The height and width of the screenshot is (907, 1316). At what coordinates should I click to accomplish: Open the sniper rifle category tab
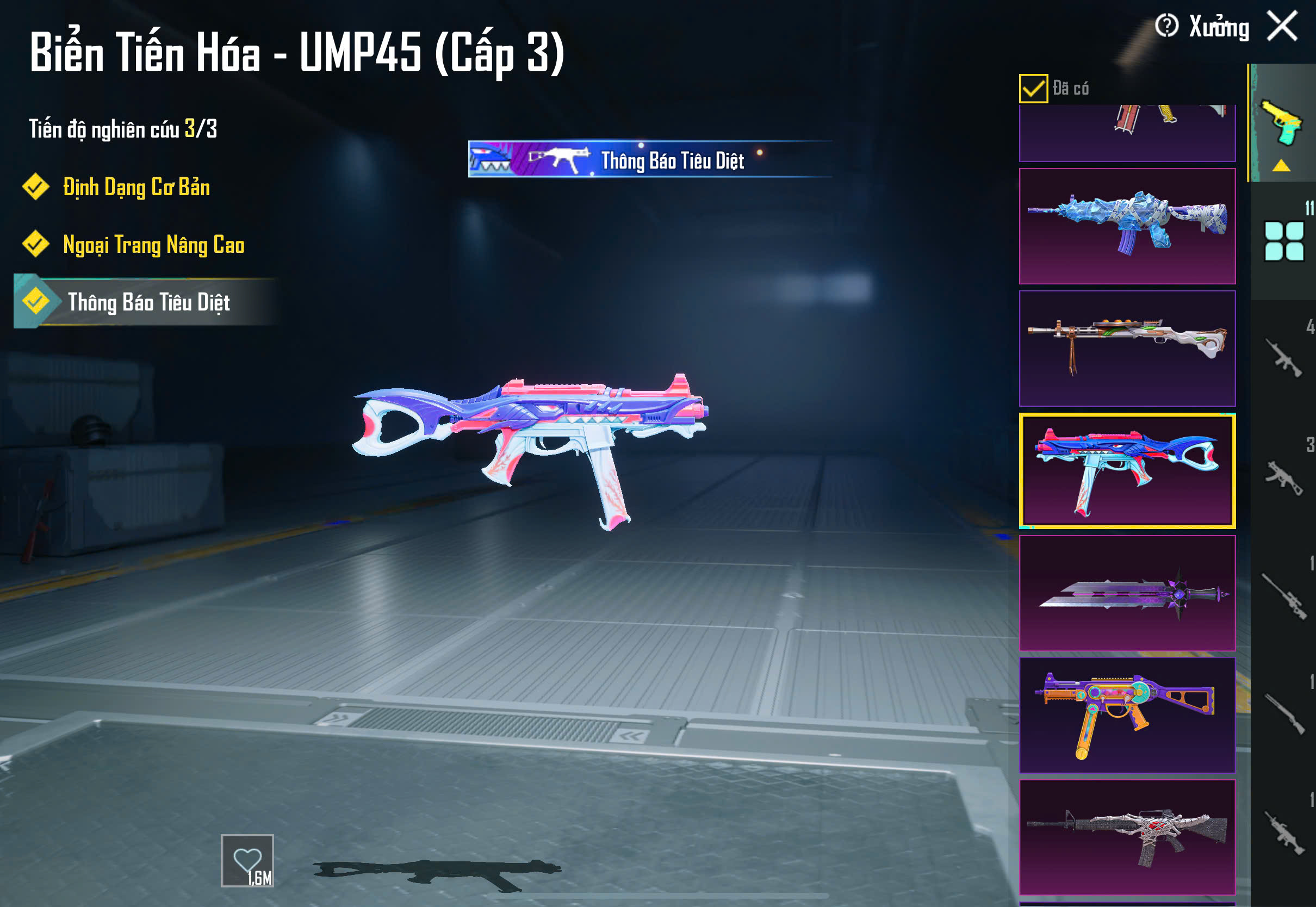[1283, 597]
